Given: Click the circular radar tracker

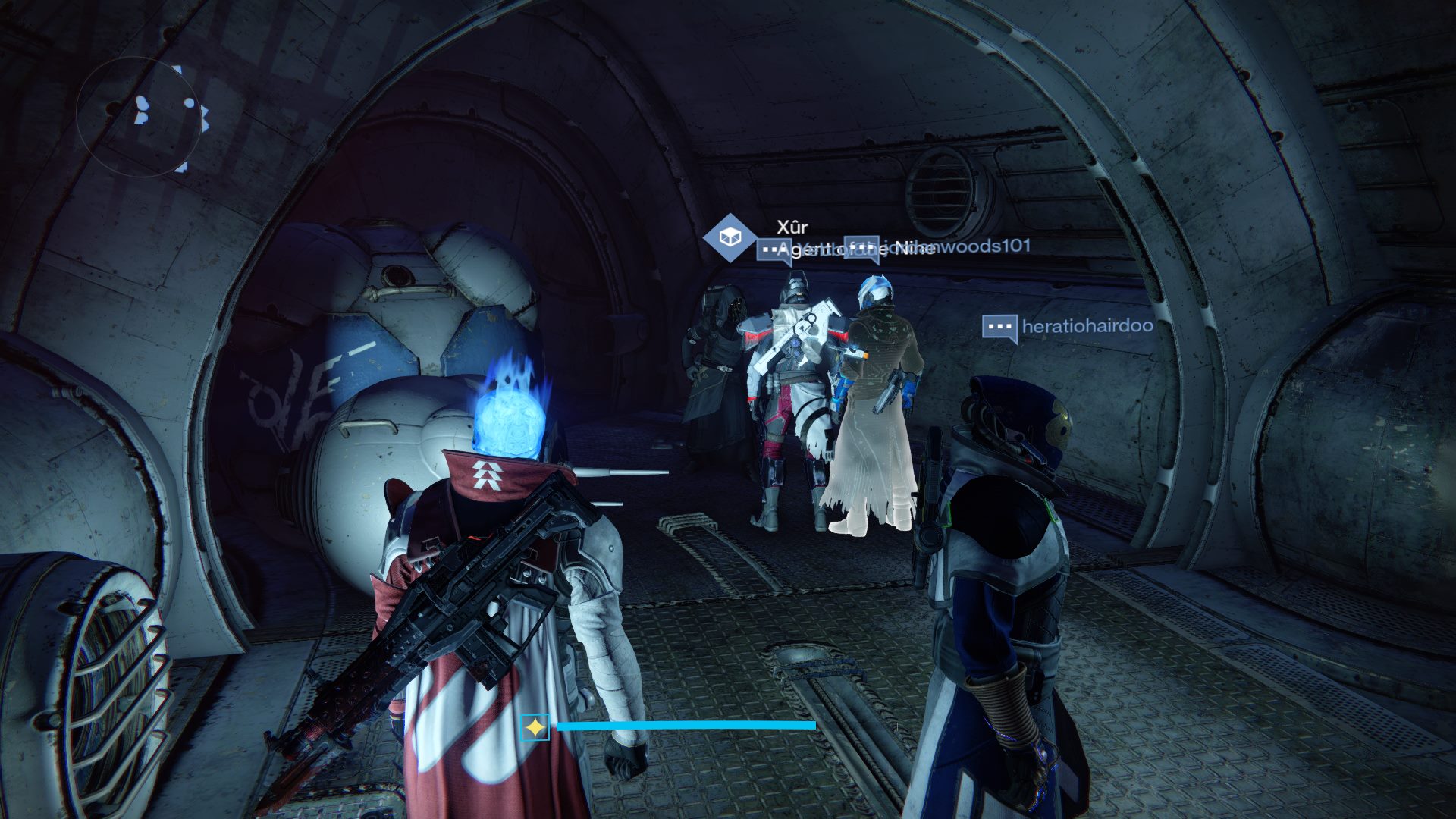Looking at the screenshot, I should (x=140, y=118).
